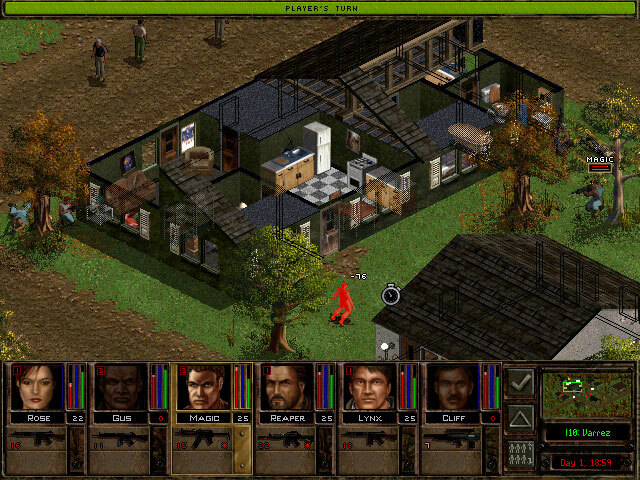Open the sector minimap
Viewport: 640px width, 480px height.
tap(587, 394)
